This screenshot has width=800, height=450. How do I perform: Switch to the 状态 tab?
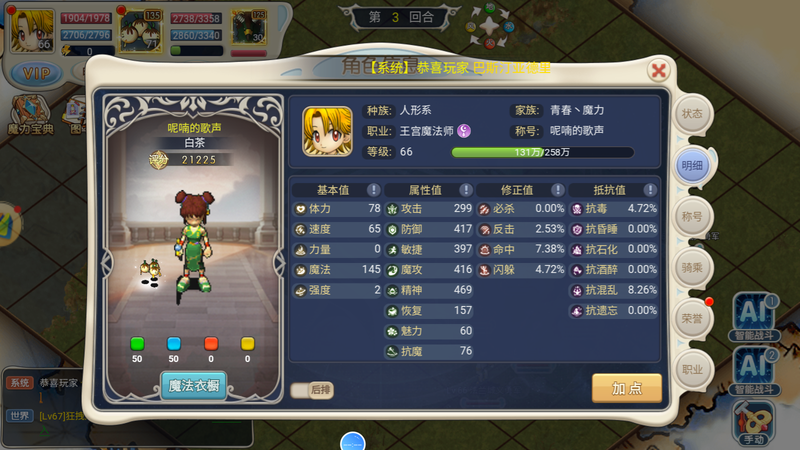point(692,114)
